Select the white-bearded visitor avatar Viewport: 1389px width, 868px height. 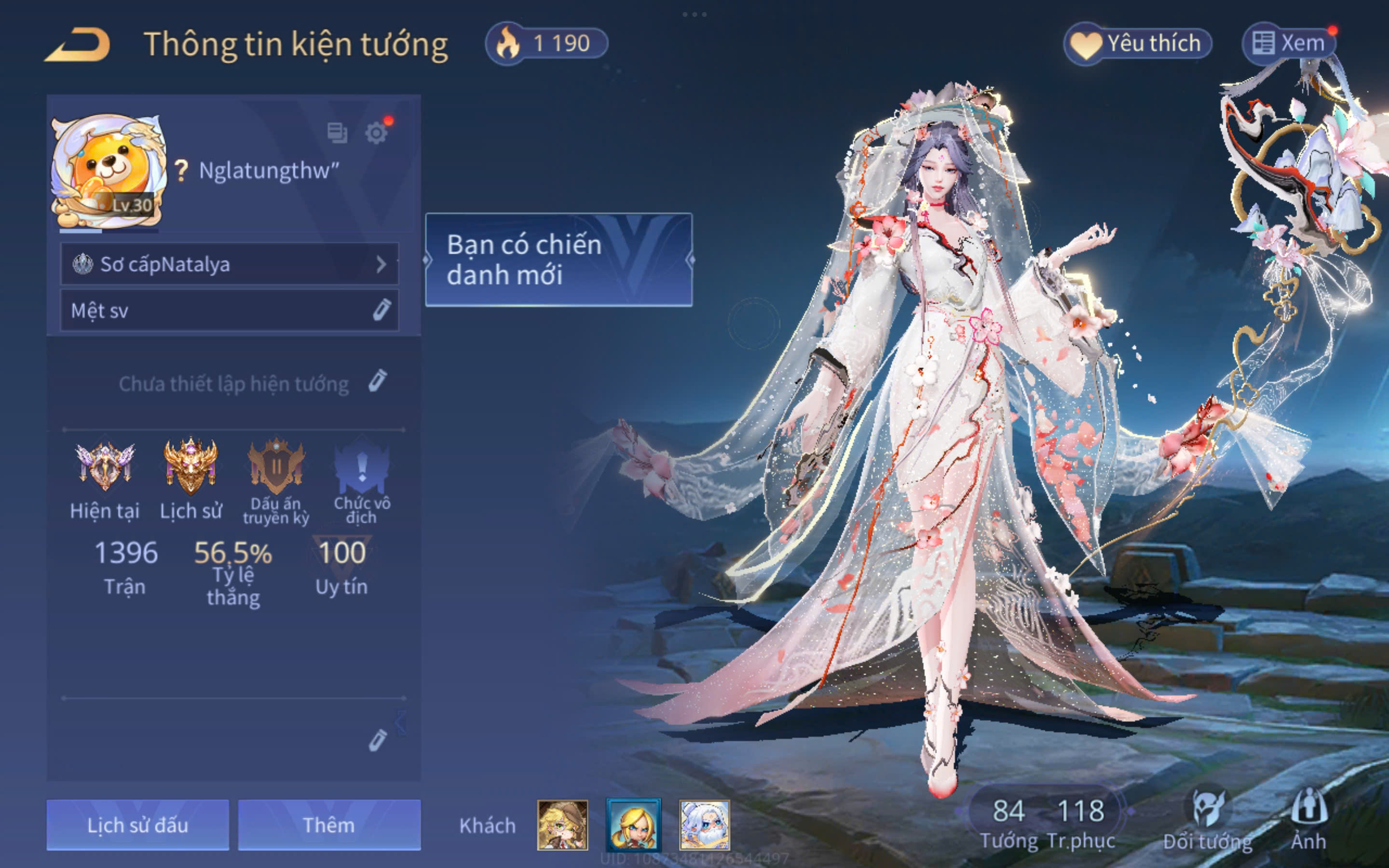coord(704,825)
